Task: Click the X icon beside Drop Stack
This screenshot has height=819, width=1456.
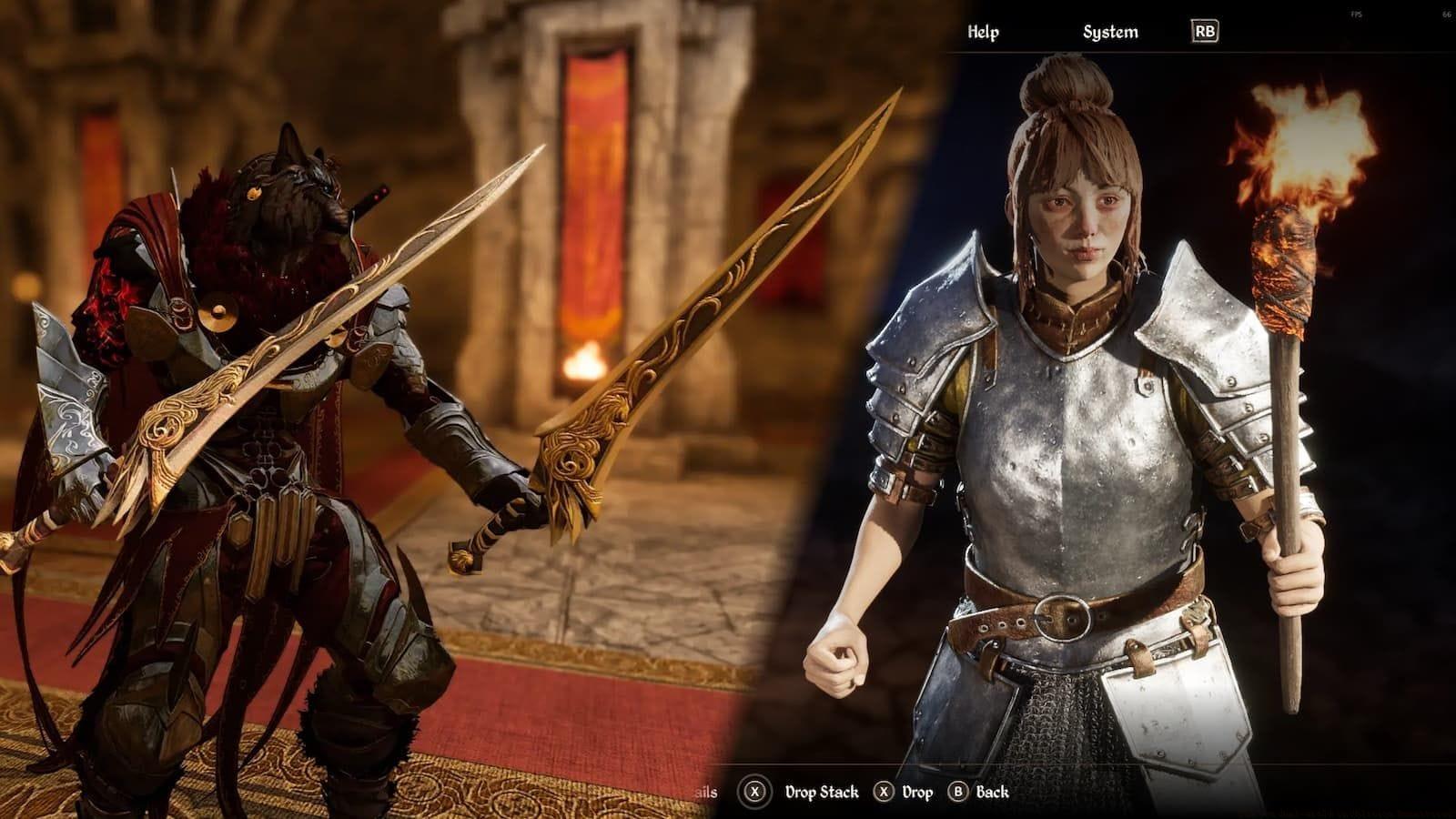Action: (757, 792)
